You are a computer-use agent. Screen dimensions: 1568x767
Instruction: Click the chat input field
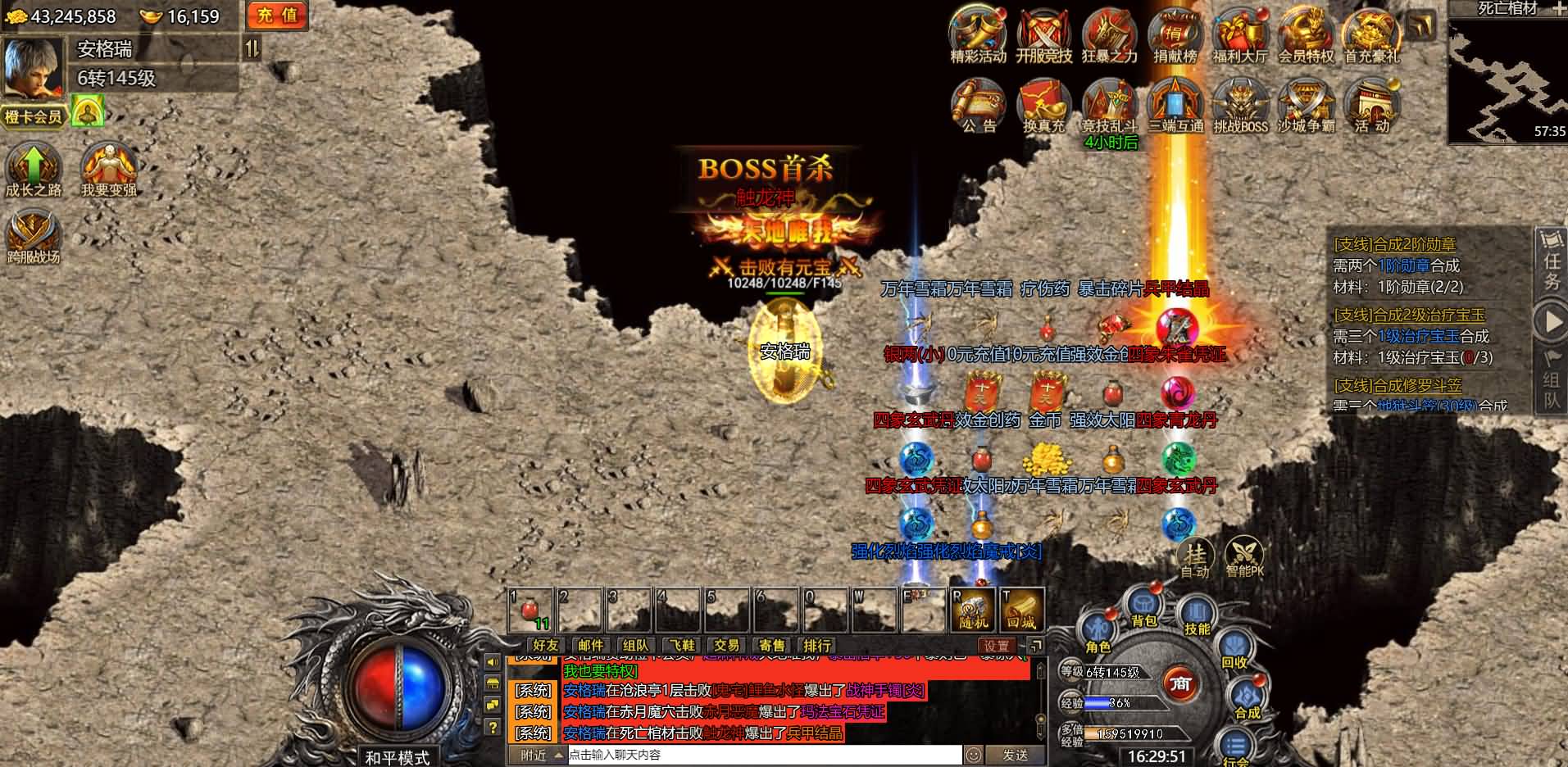[762, 755]
